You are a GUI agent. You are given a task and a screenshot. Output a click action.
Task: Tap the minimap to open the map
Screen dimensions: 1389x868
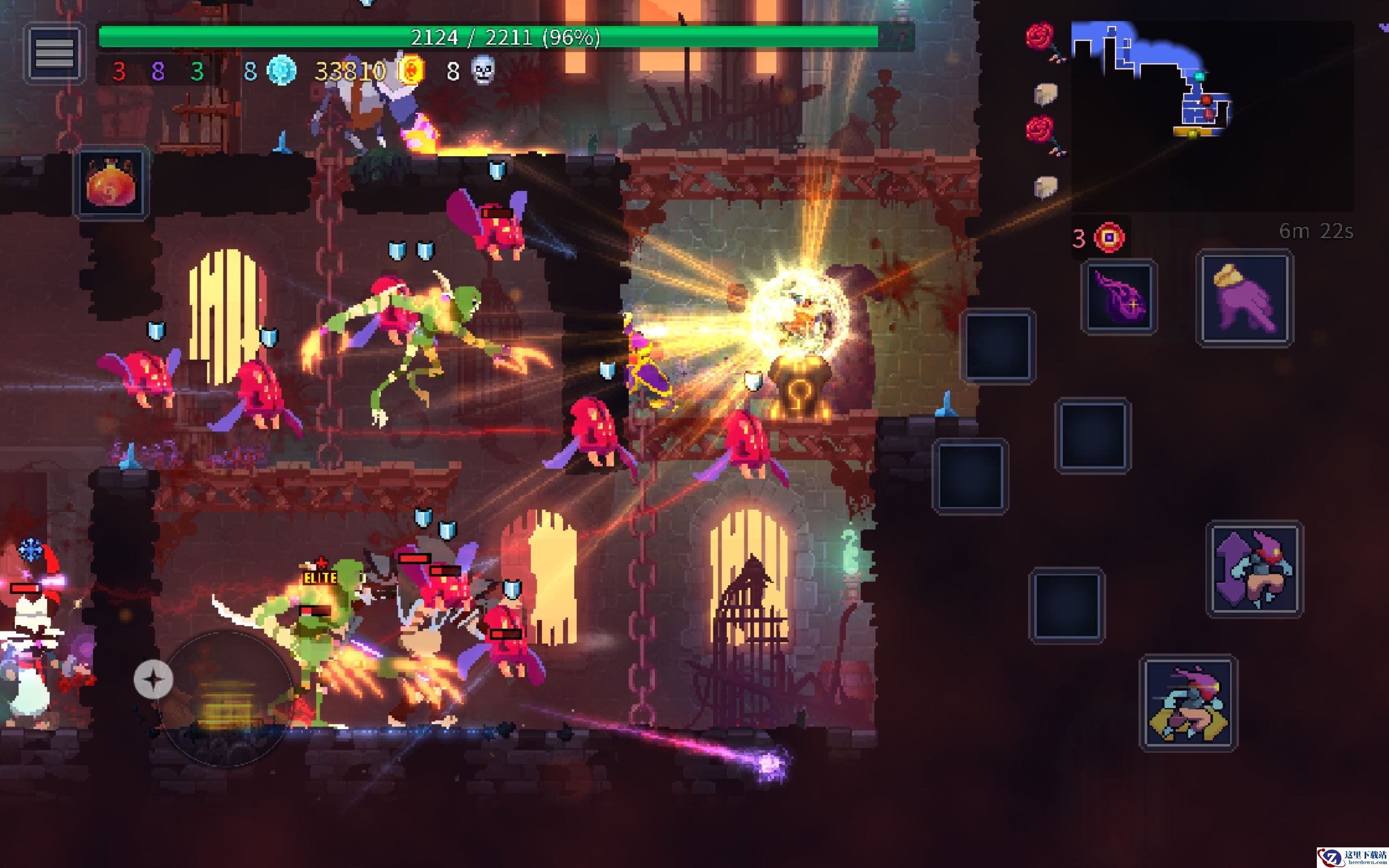pyautogui.click(x=1211, y=115)
